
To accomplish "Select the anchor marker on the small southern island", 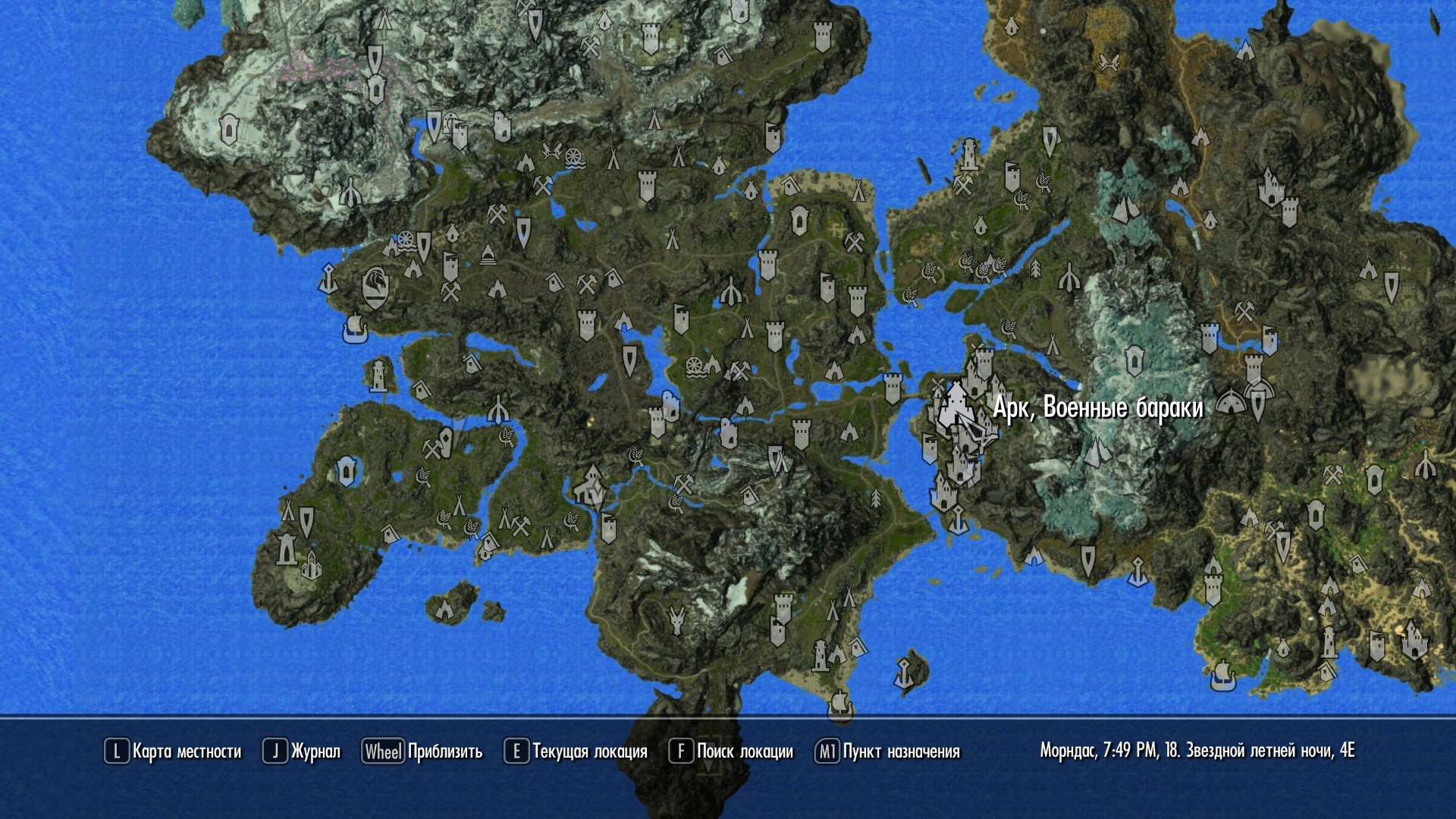I will (904, 673).
